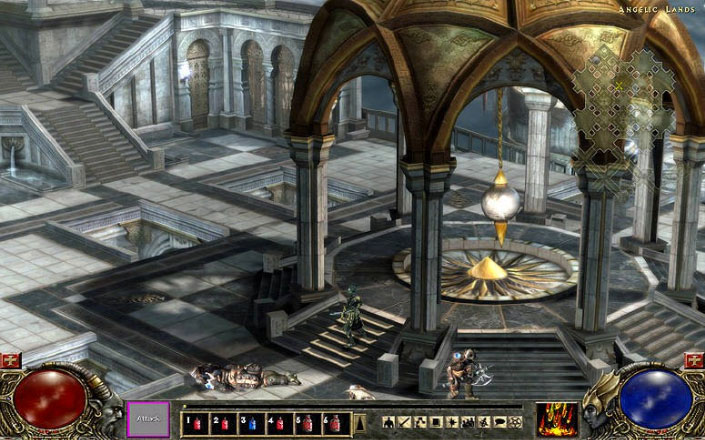This screenshot has width=705, height=440.
Task: Click the pentagram icon in the menu bar
Action: click(x=513, y=422)
